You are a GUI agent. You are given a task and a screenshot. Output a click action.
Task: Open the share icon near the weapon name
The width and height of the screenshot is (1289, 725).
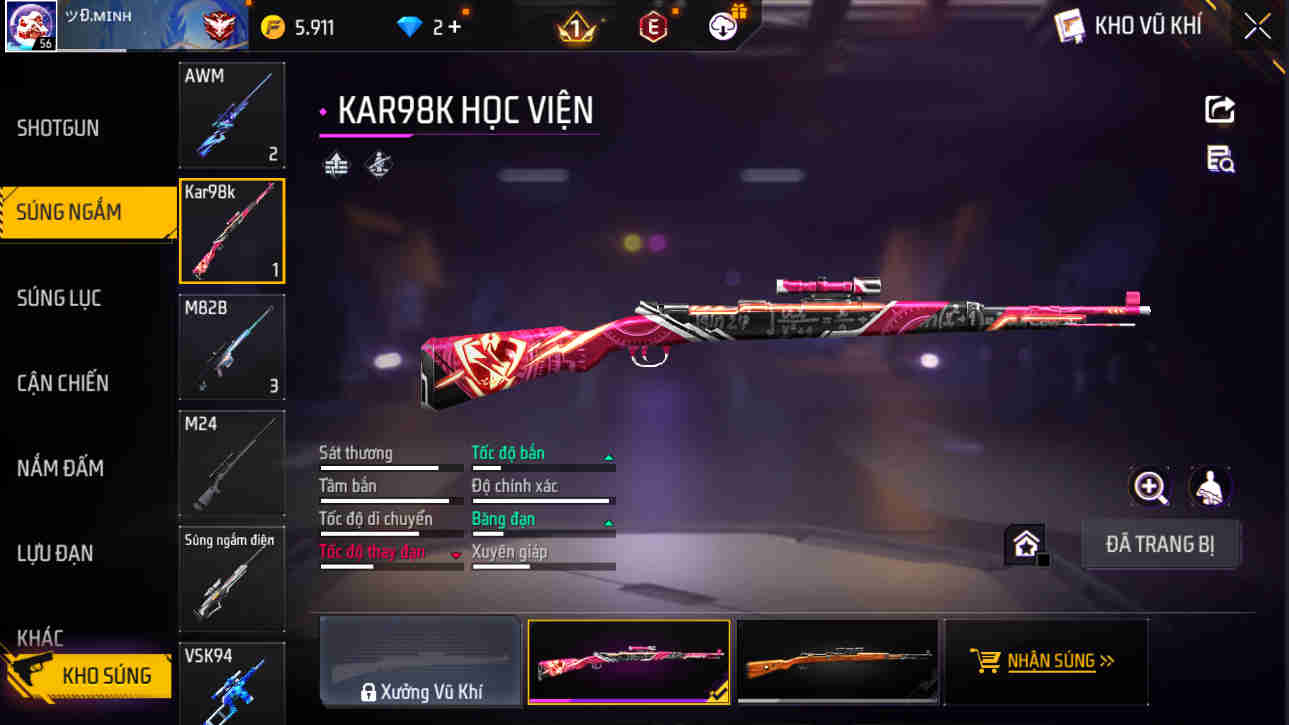click(x=1219, y=110)
